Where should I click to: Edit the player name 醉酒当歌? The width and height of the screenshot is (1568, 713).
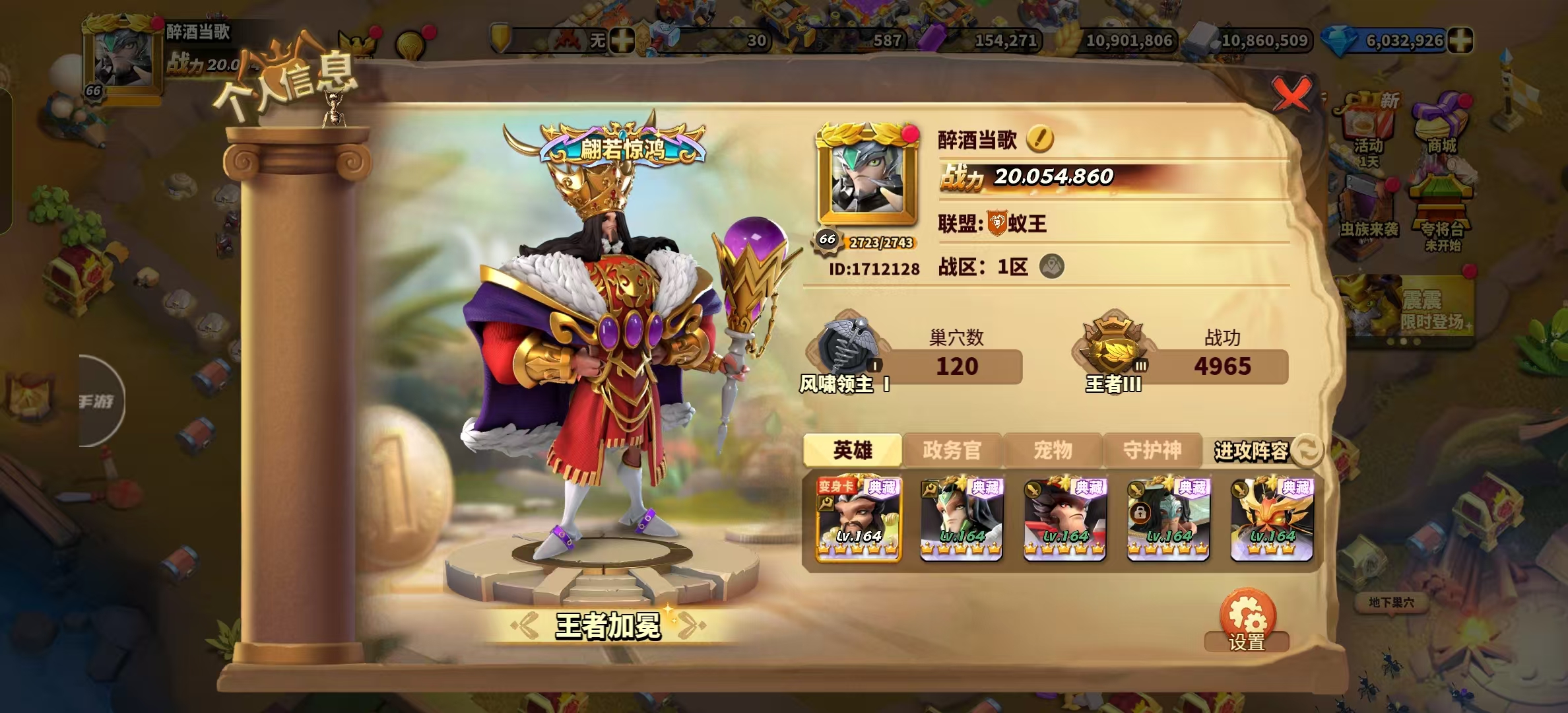(1040, 139)
